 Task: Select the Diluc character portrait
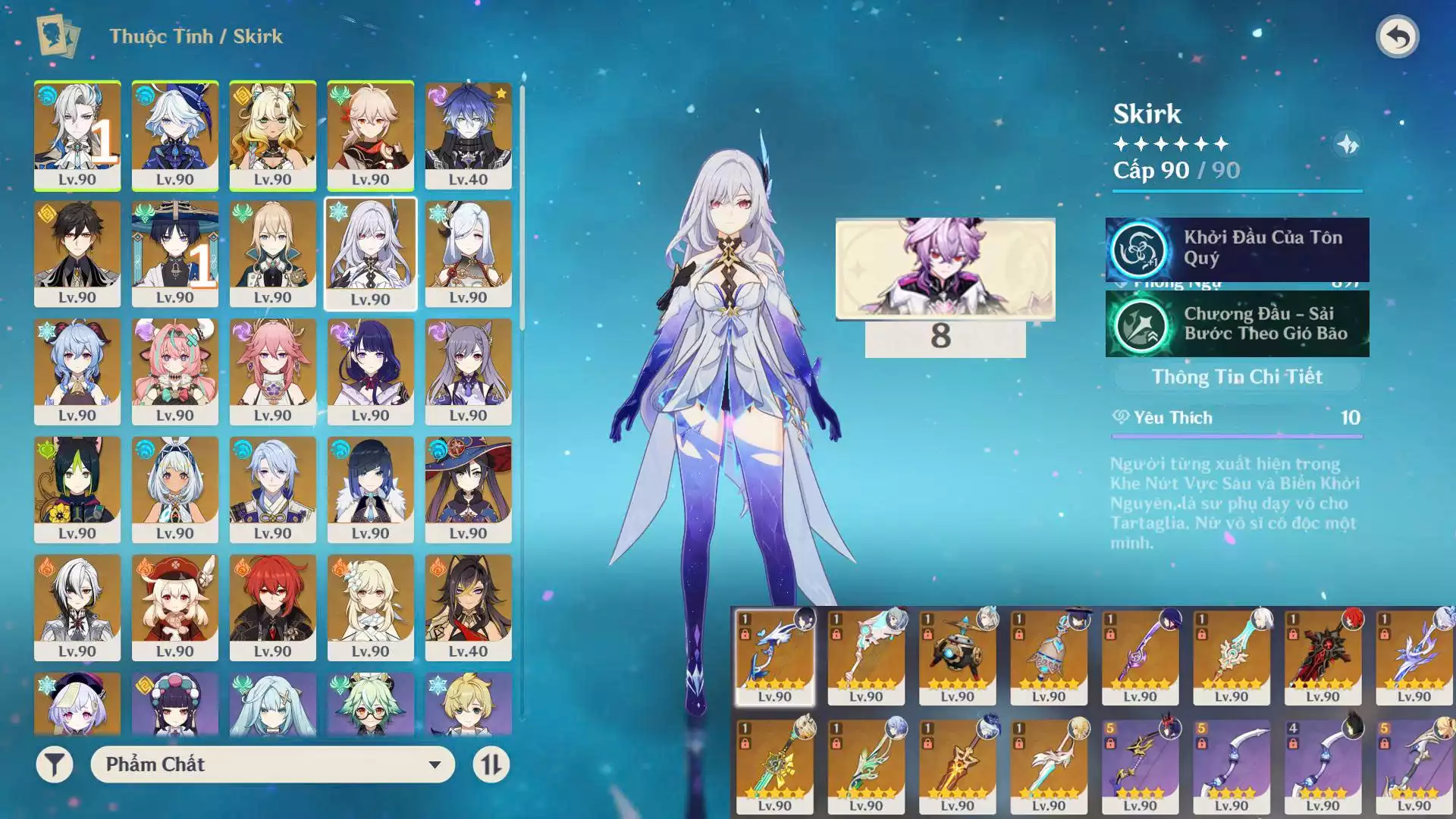[x=272, y=607]
